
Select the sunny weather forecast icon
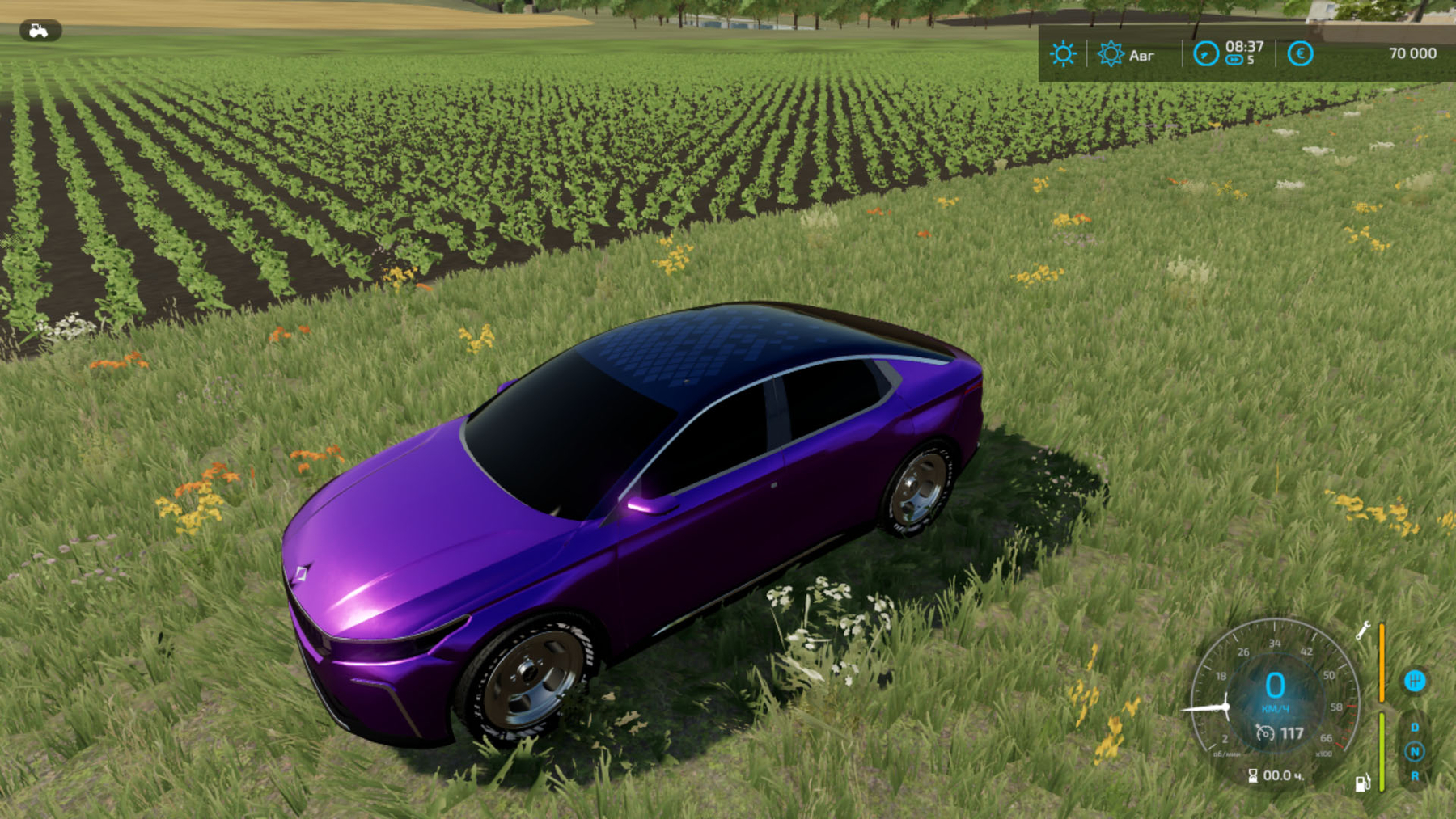(1063, 54)
